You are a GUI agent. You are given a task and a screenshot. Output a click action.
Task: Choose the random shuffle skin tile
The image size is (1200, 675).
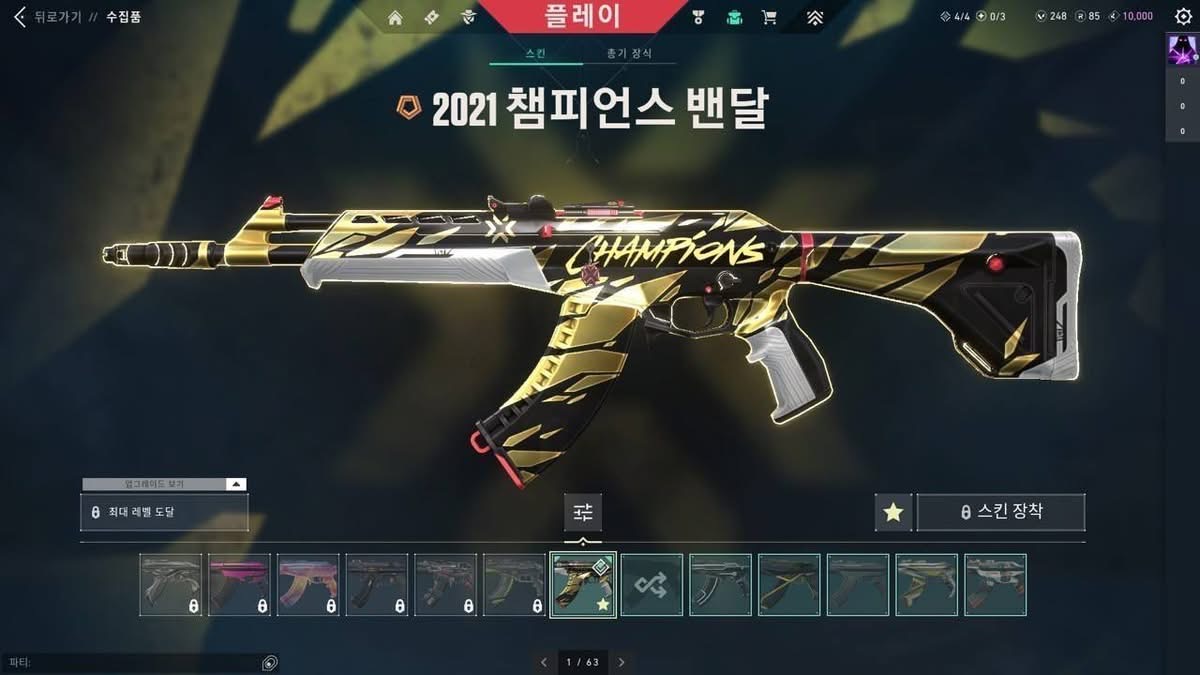tap(652, 584)
